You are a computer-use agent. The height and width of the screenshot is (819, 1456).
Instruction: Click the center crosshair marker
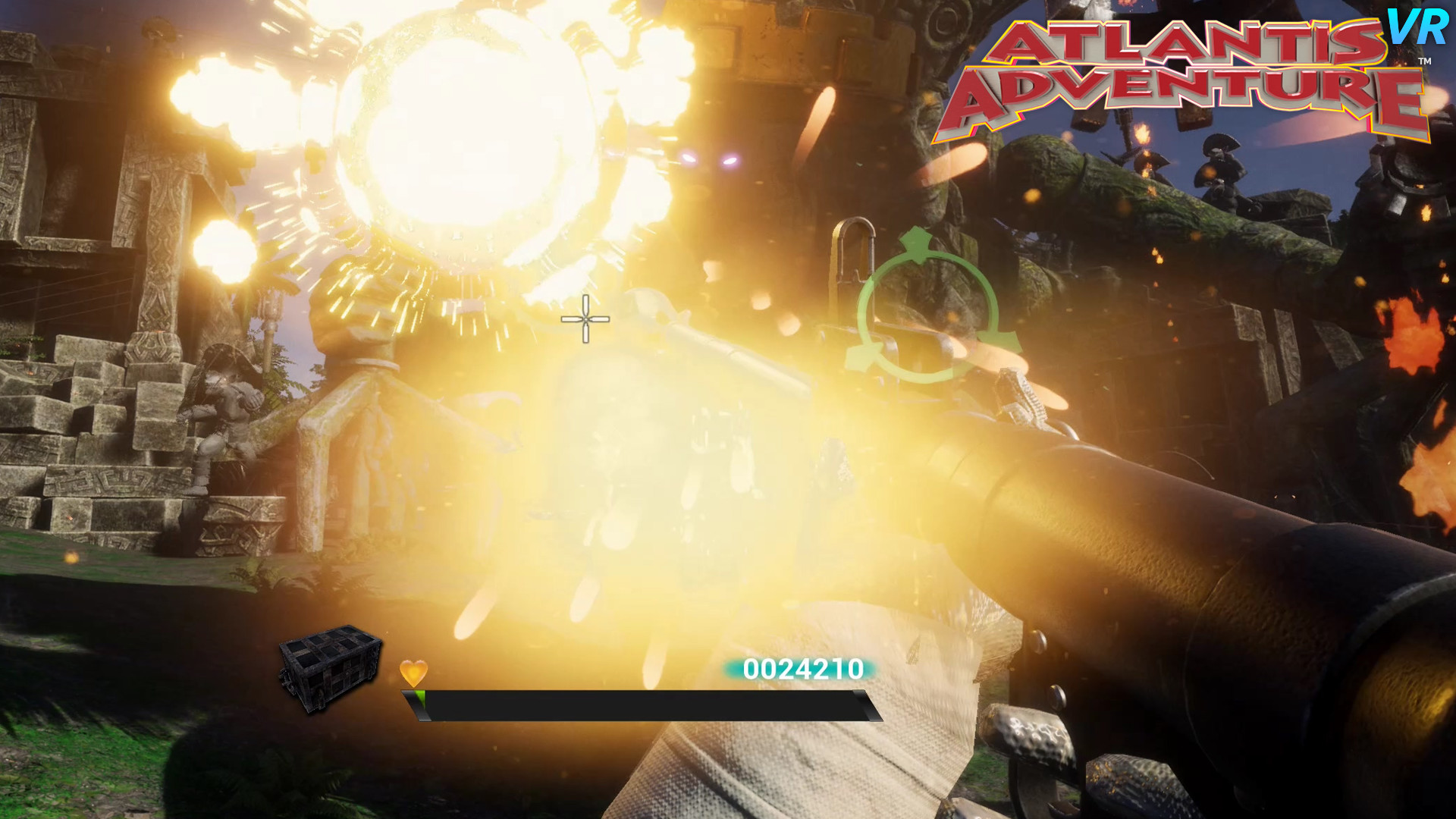click(584, 320)
